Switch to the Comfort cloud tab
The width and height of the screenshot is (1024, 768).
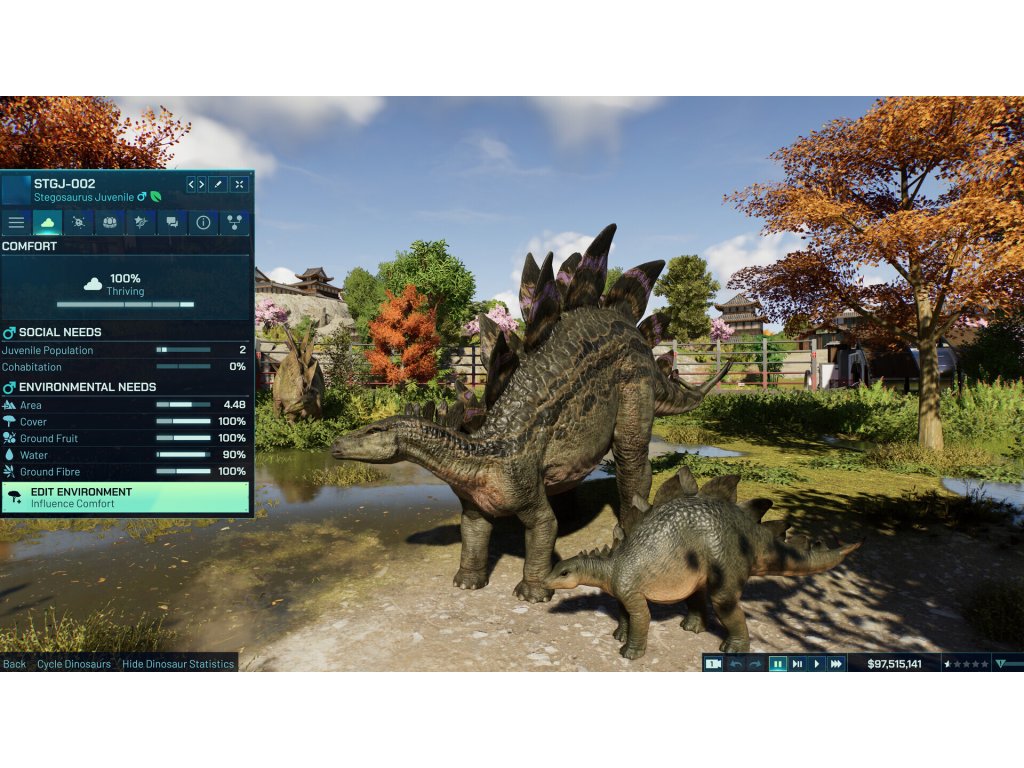click(x=47, y=222)
